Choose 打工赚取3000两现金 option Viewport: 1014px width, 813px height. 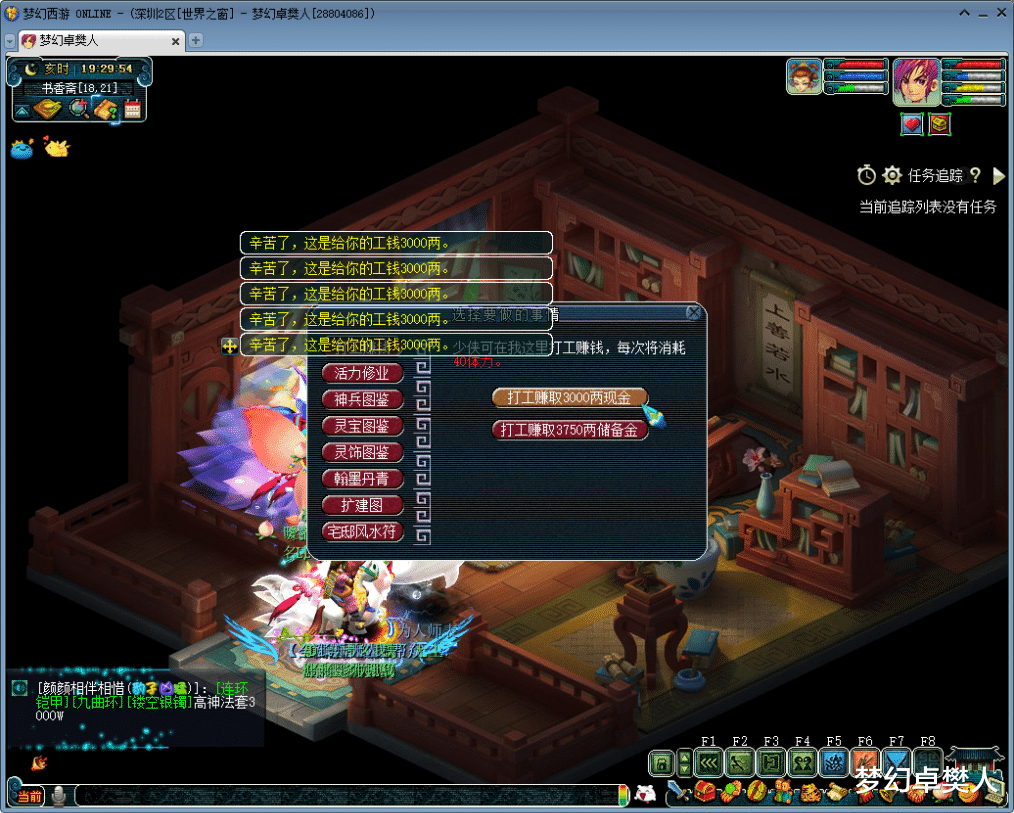[x=569, y=397]
